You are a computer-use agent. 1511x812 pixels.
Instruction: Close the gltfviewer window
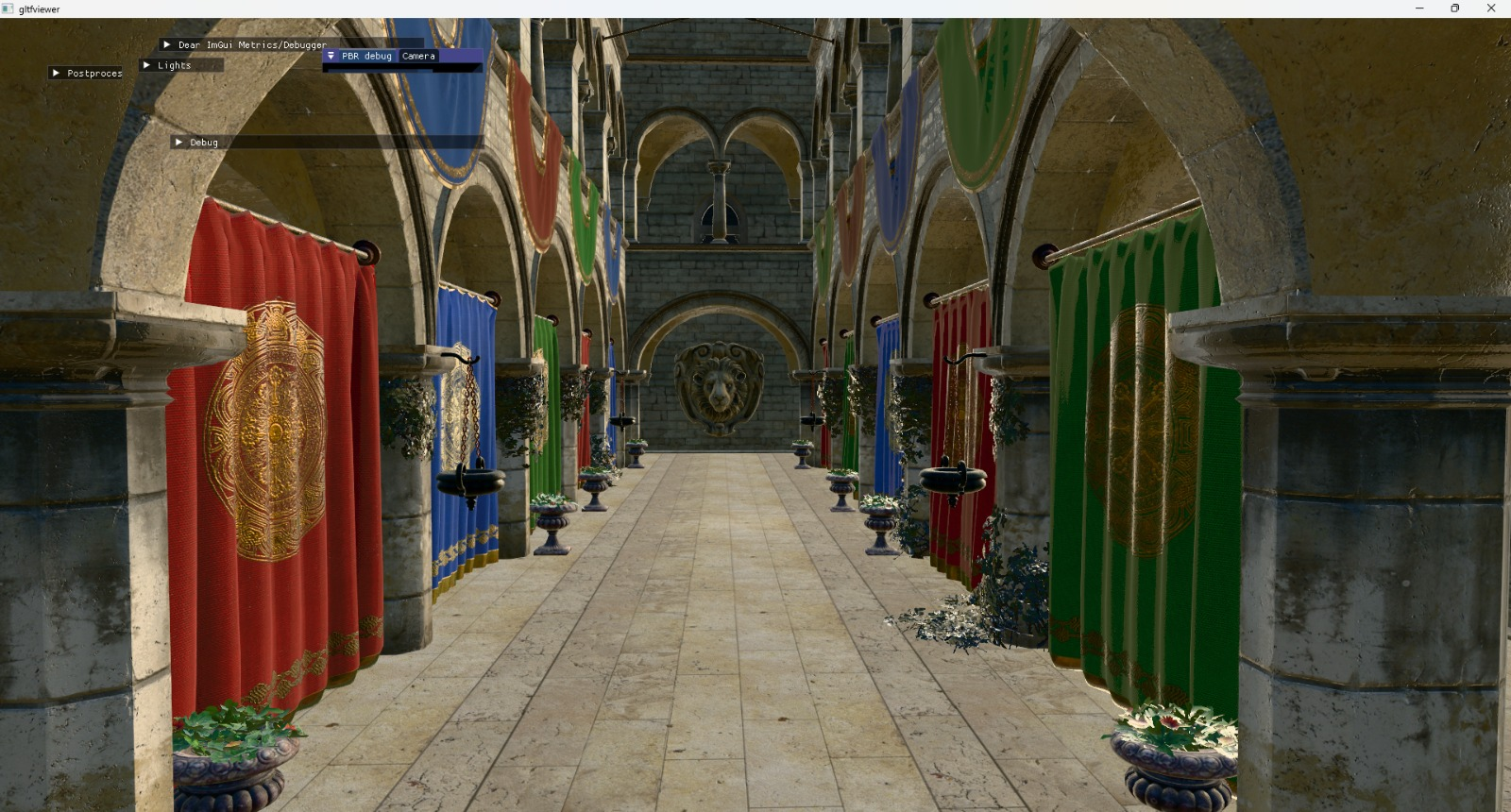pyautogui.click(x=1491, y=8)
